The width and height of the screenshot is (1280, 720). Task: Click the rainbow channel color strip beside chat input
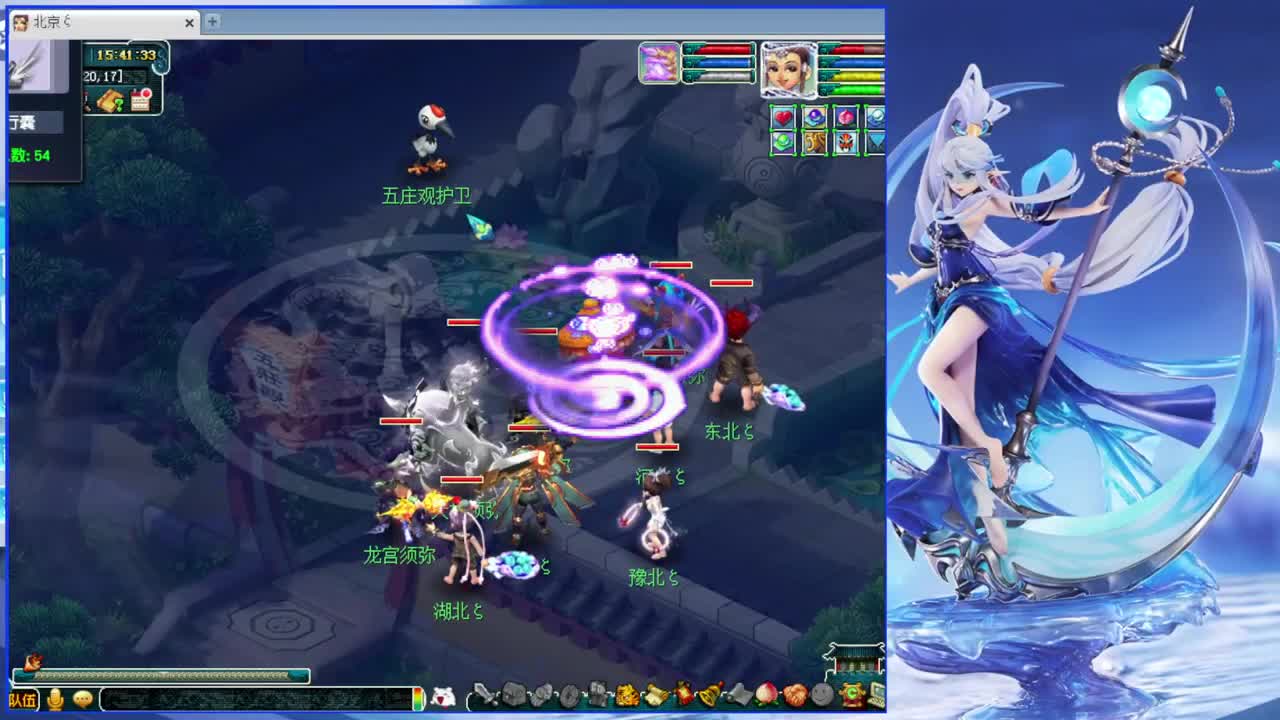click(x=418, y=700)
